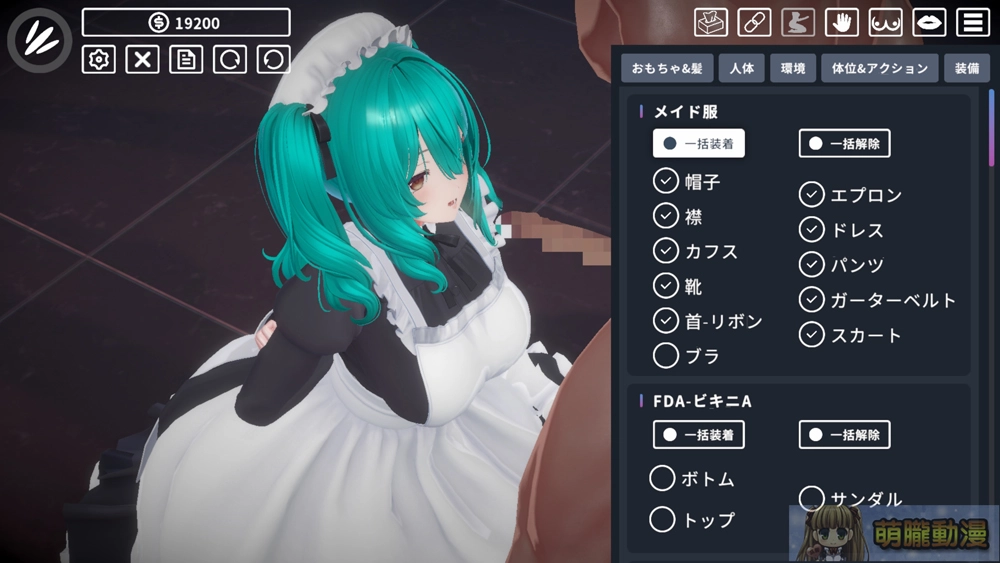Toggle the カフス checkbox
1000x563 pixels.
666,250
